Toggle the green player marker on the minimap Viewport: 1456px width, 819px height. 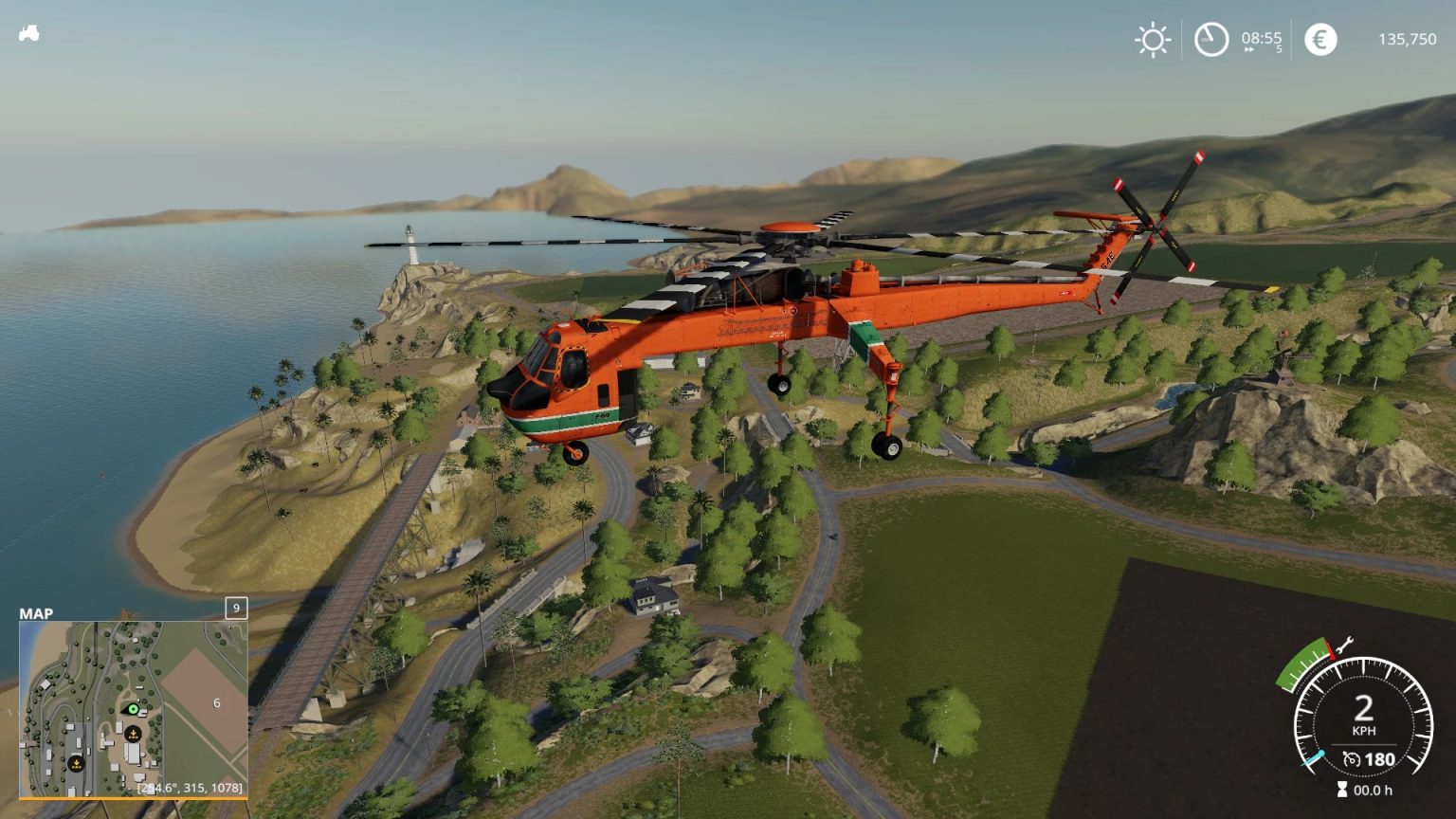tap(132, 709)
